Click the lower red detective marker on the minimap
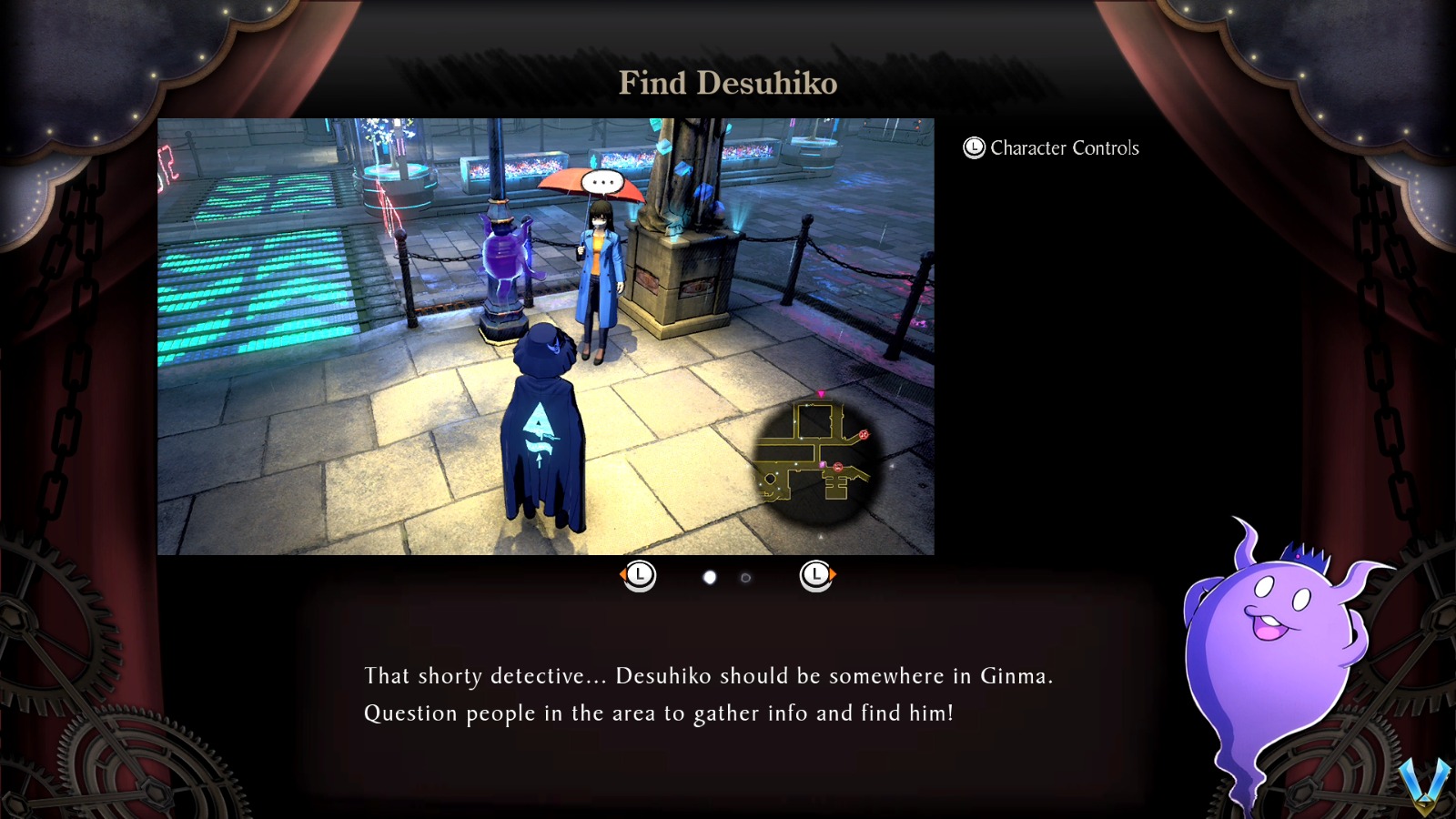1456x819 pixels. pos(838,468)
